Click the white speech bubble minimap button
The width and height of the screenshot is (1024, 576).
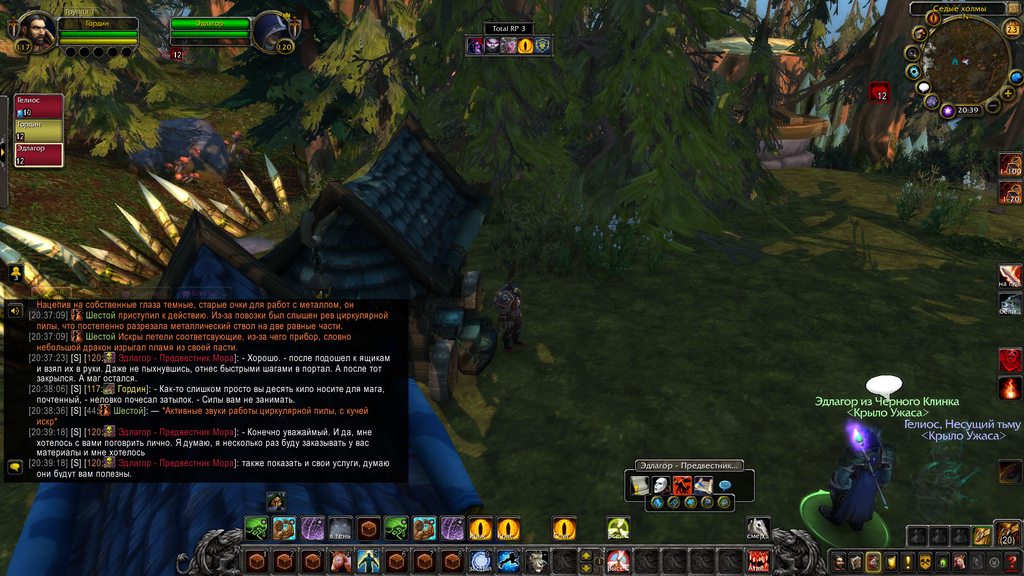click(x=923, y=87)
